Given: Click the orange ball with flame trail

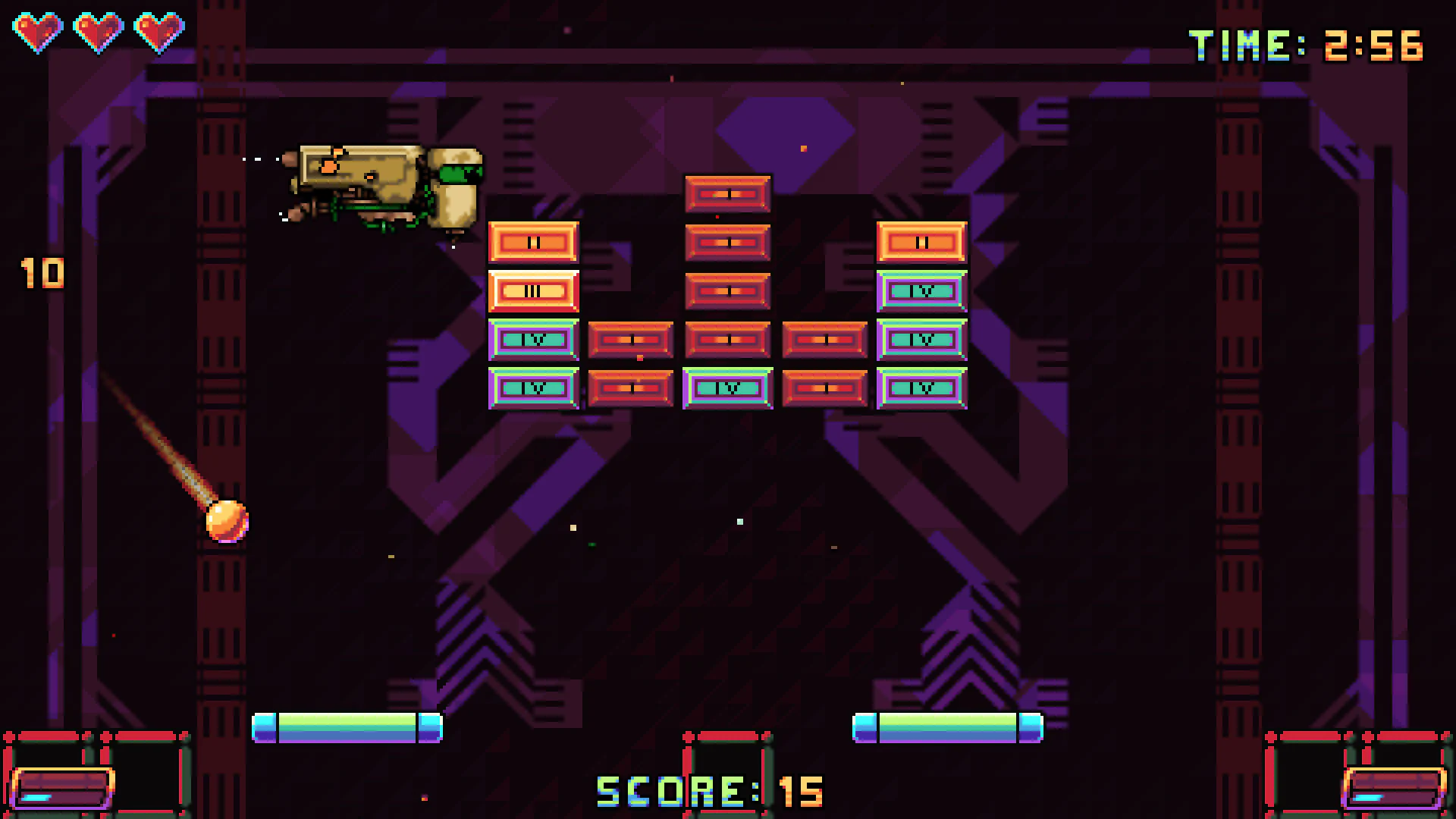Looking at the screenshot, I should pos(227,519).
